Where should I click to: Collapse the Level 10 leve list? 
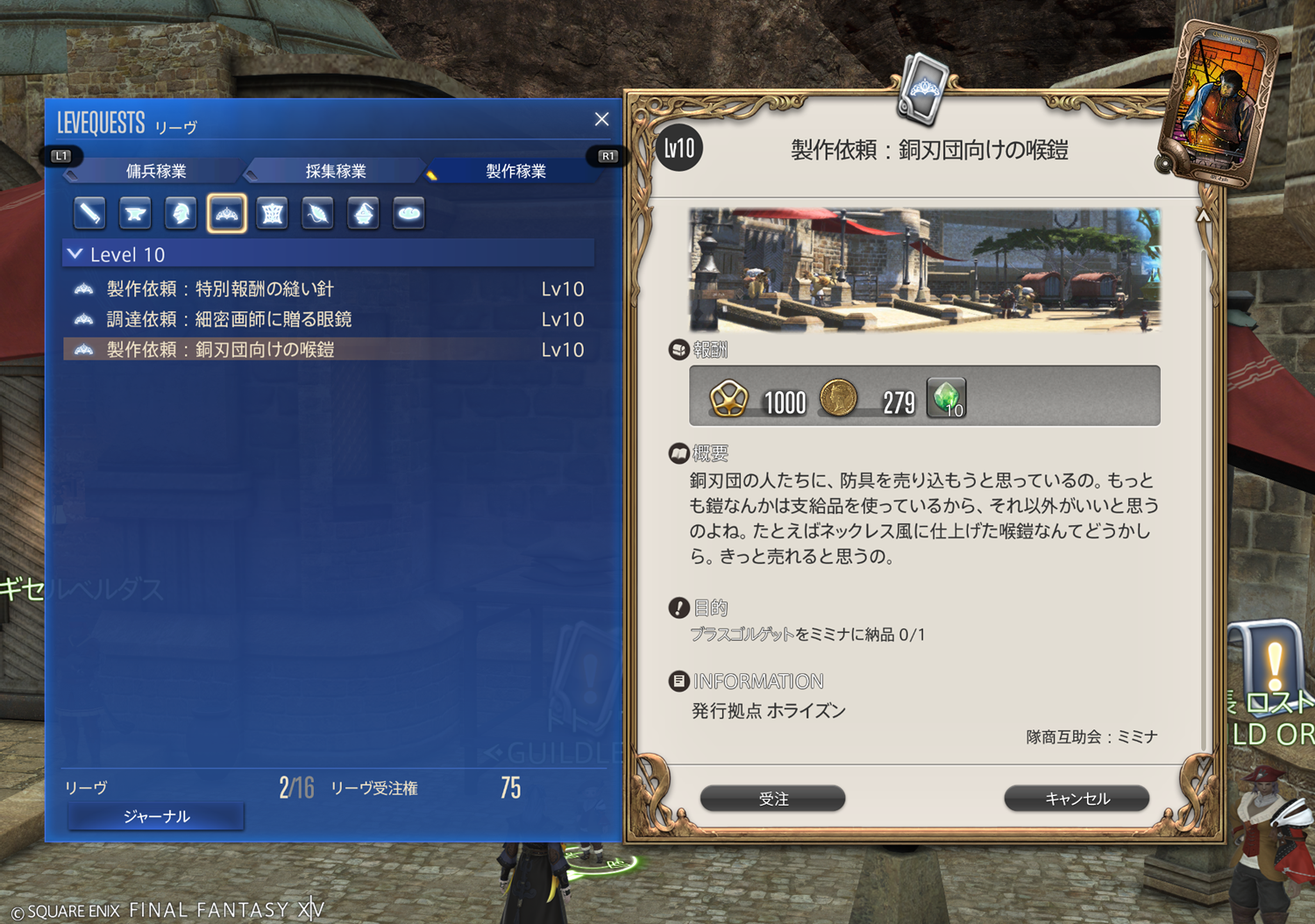click(75, 254)
